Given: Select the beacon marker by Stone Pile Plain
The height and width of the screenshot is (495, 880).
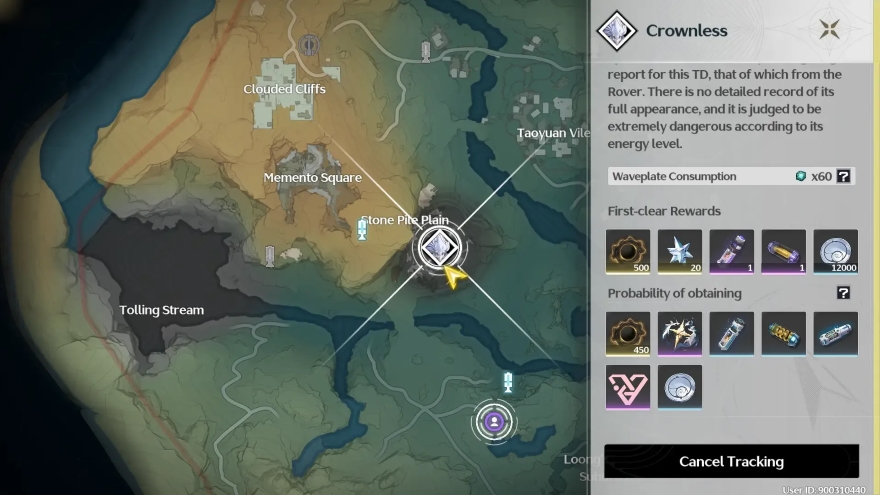Looking at the screenshot, I should pos(362,231).
